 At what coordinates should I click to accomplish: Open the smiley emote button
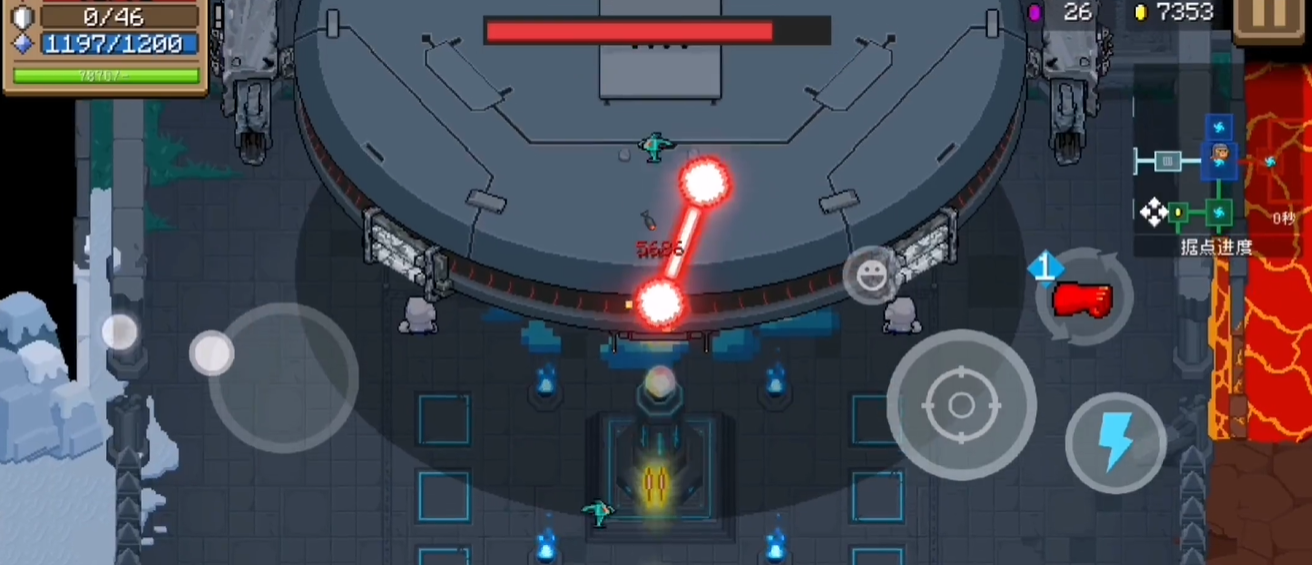click(870, 273)
